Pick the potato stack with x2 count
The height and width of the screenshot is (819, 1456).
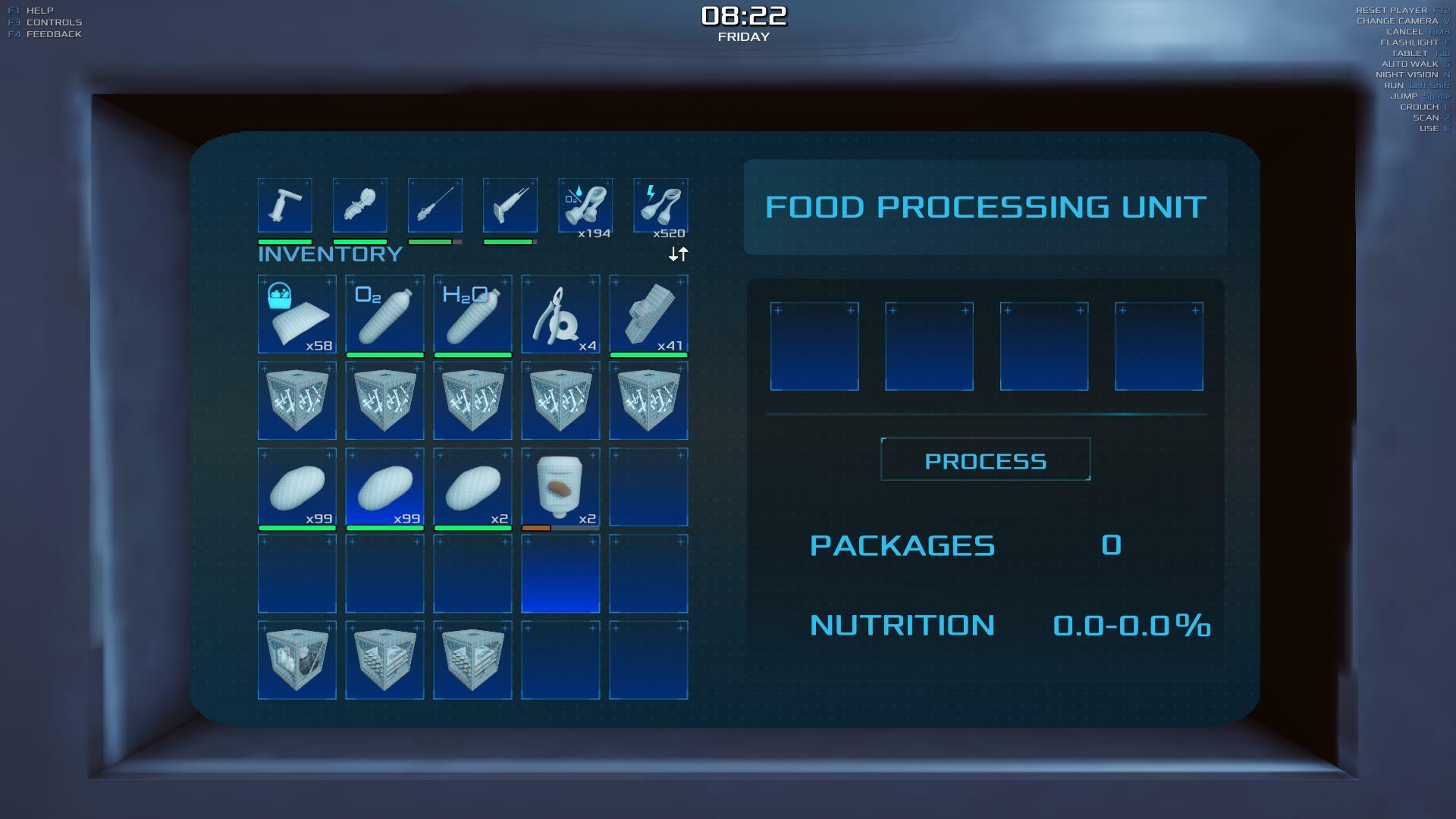(x=472, y=487)
